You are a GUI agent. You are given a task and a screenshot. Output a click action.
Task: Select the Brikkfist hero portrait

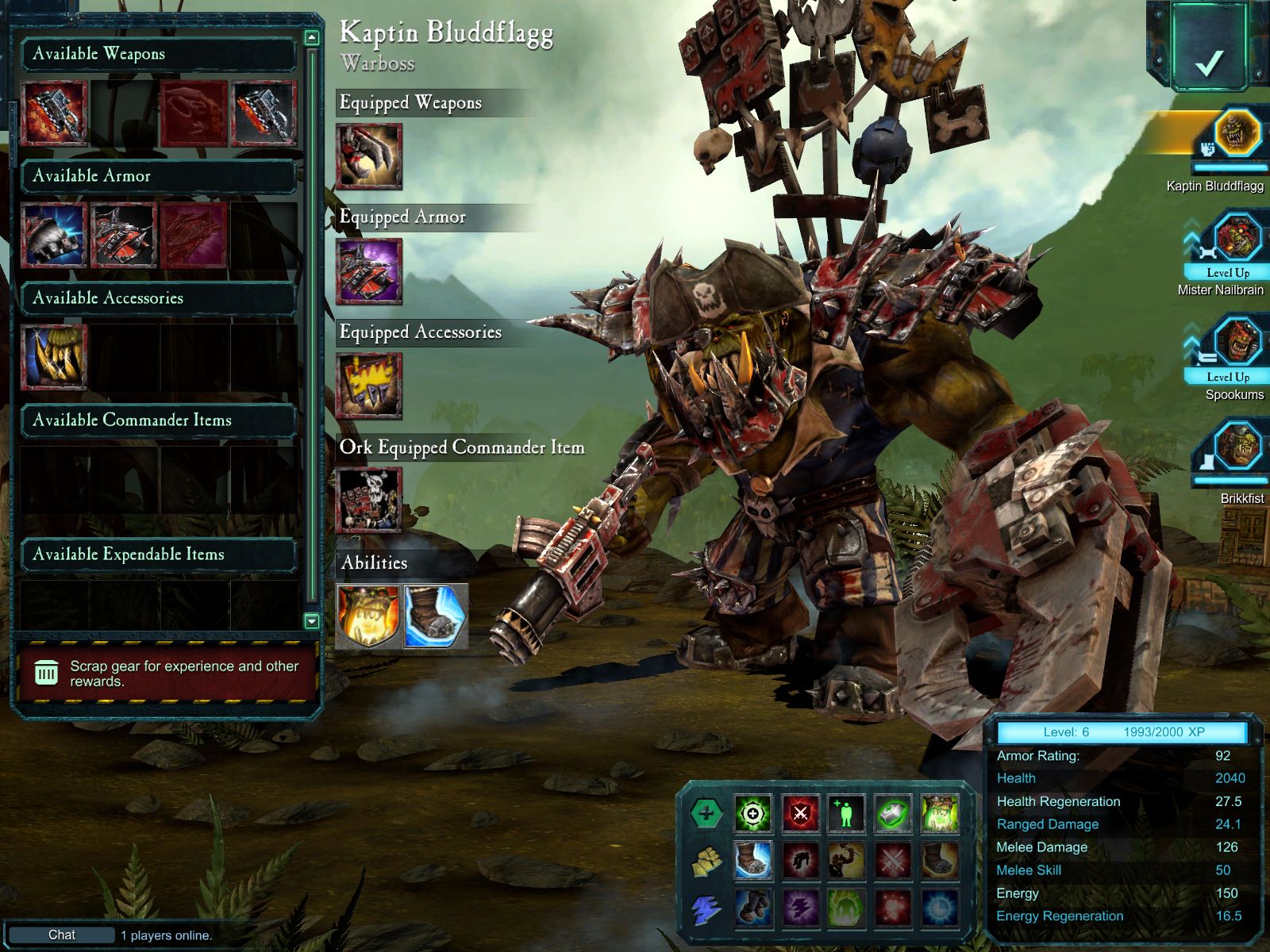click(x=1237, y=447)
